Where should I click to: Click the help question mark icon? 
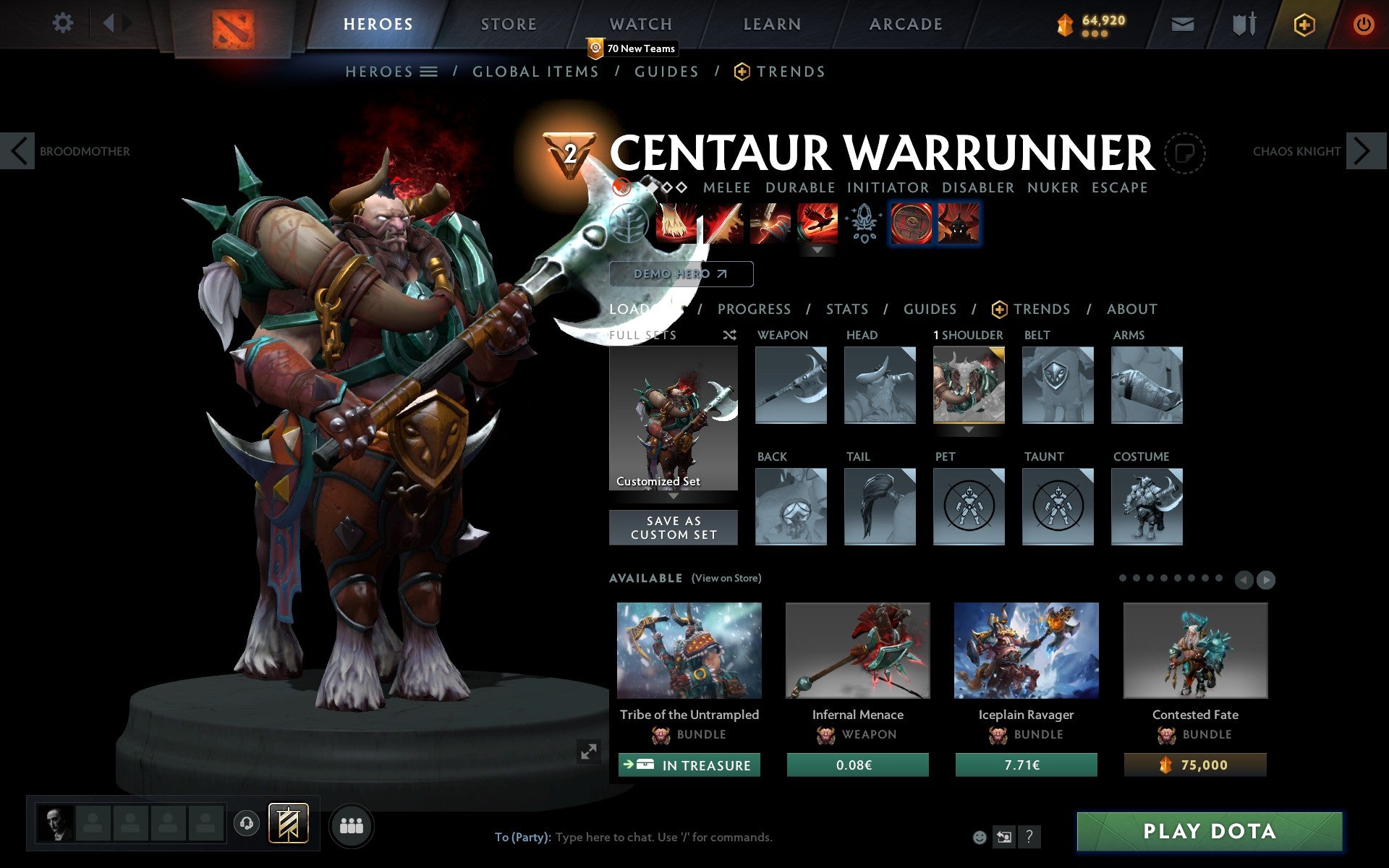point(1029,838)
